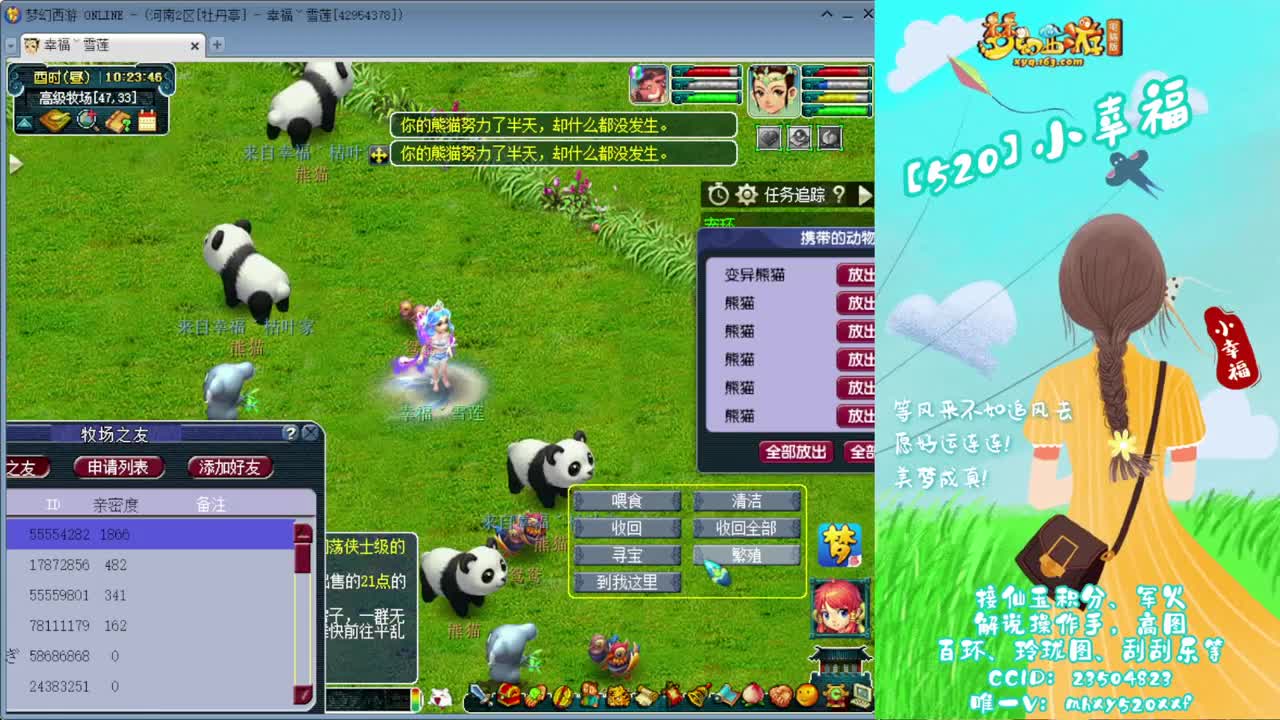
Task: Click the 喂食 feed button
Action: (628, 500)
